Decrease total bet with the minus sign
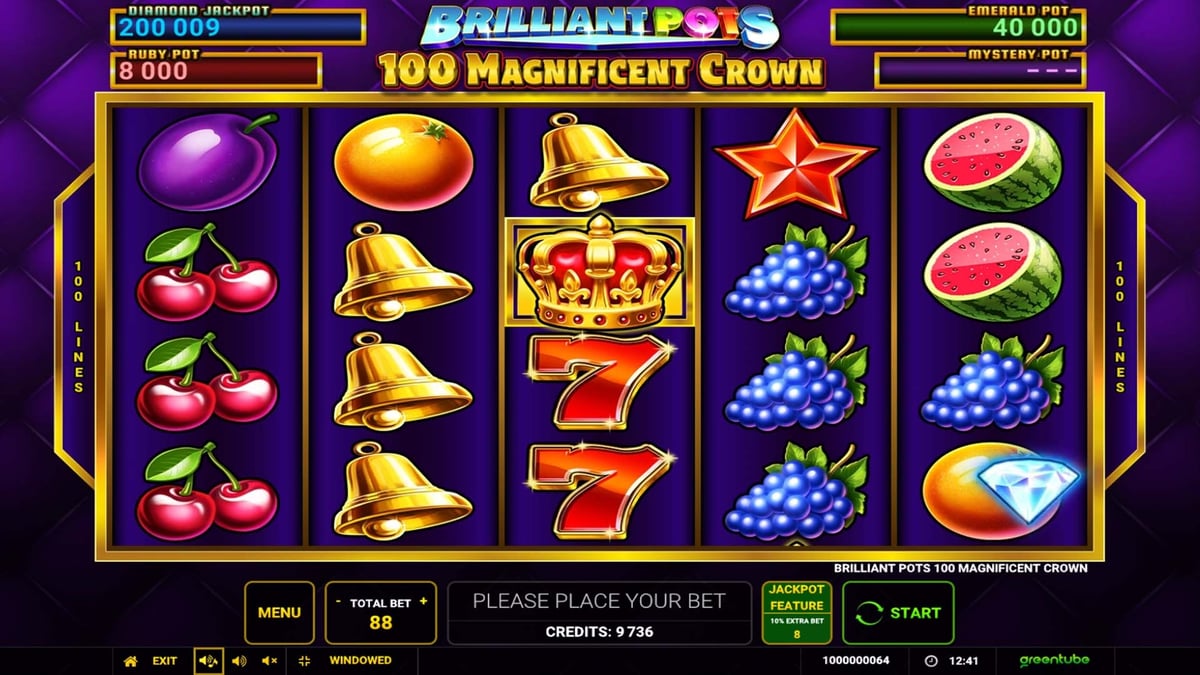The height and width of the screenshot is (675, 1200). 338,601
